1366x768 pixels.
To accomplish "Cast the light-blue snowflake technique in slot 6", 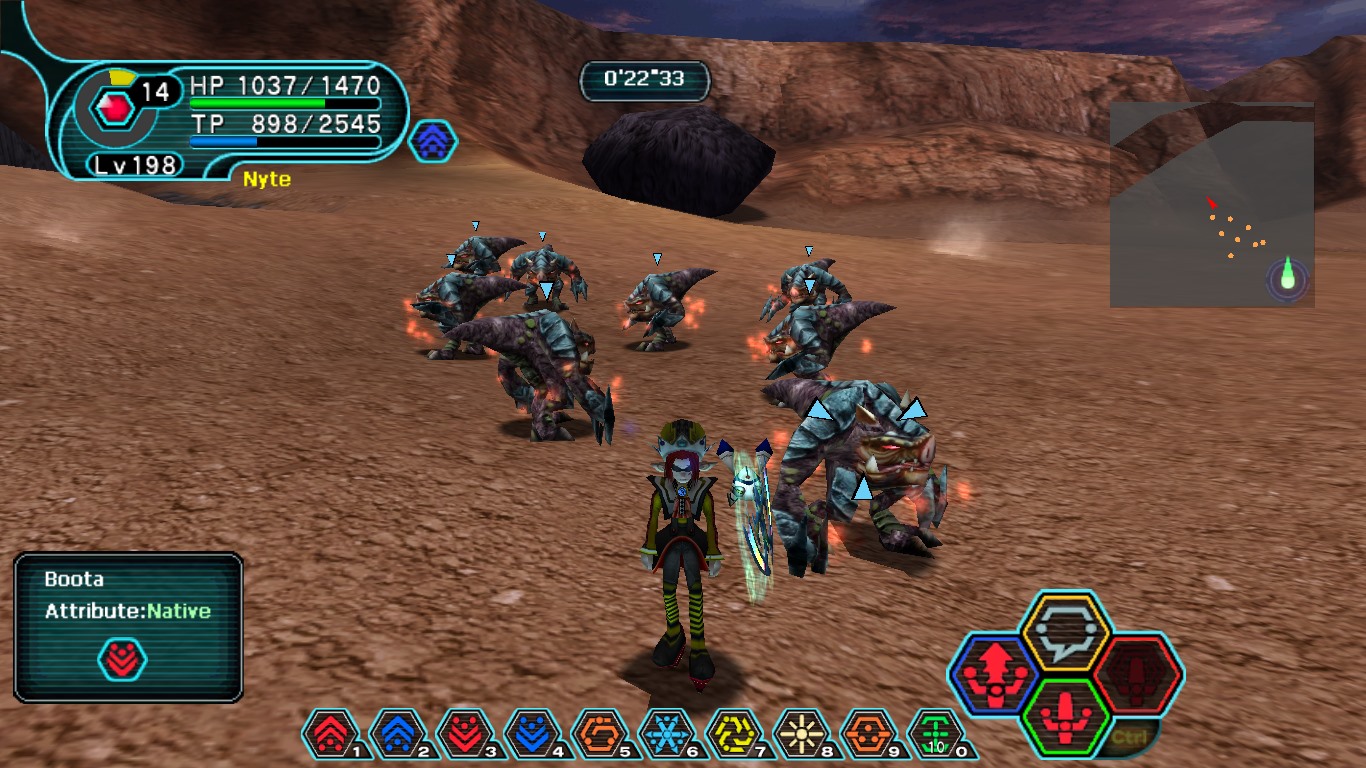I will pos(668,734).
